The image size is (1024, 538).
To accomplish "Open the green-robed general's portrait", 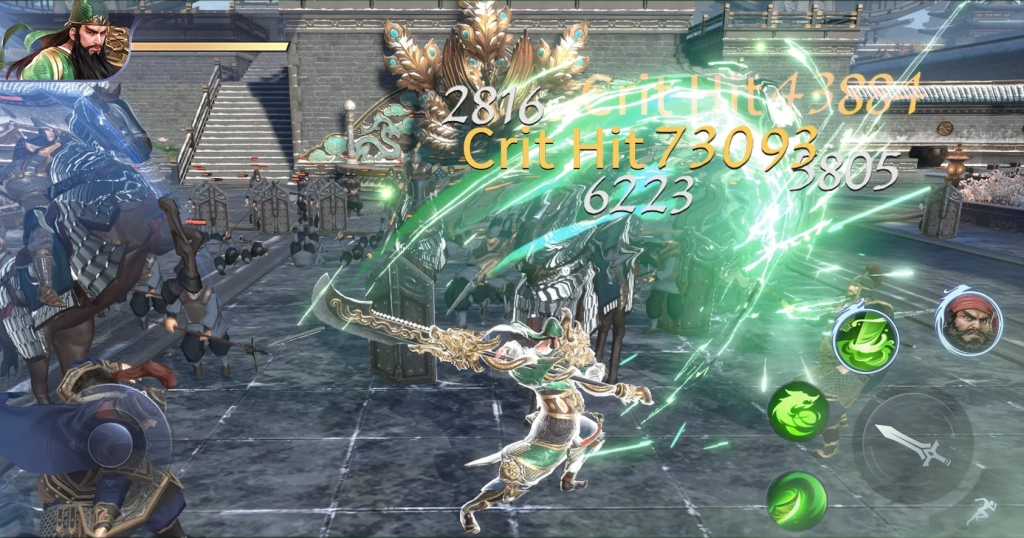I will (70, 40).
